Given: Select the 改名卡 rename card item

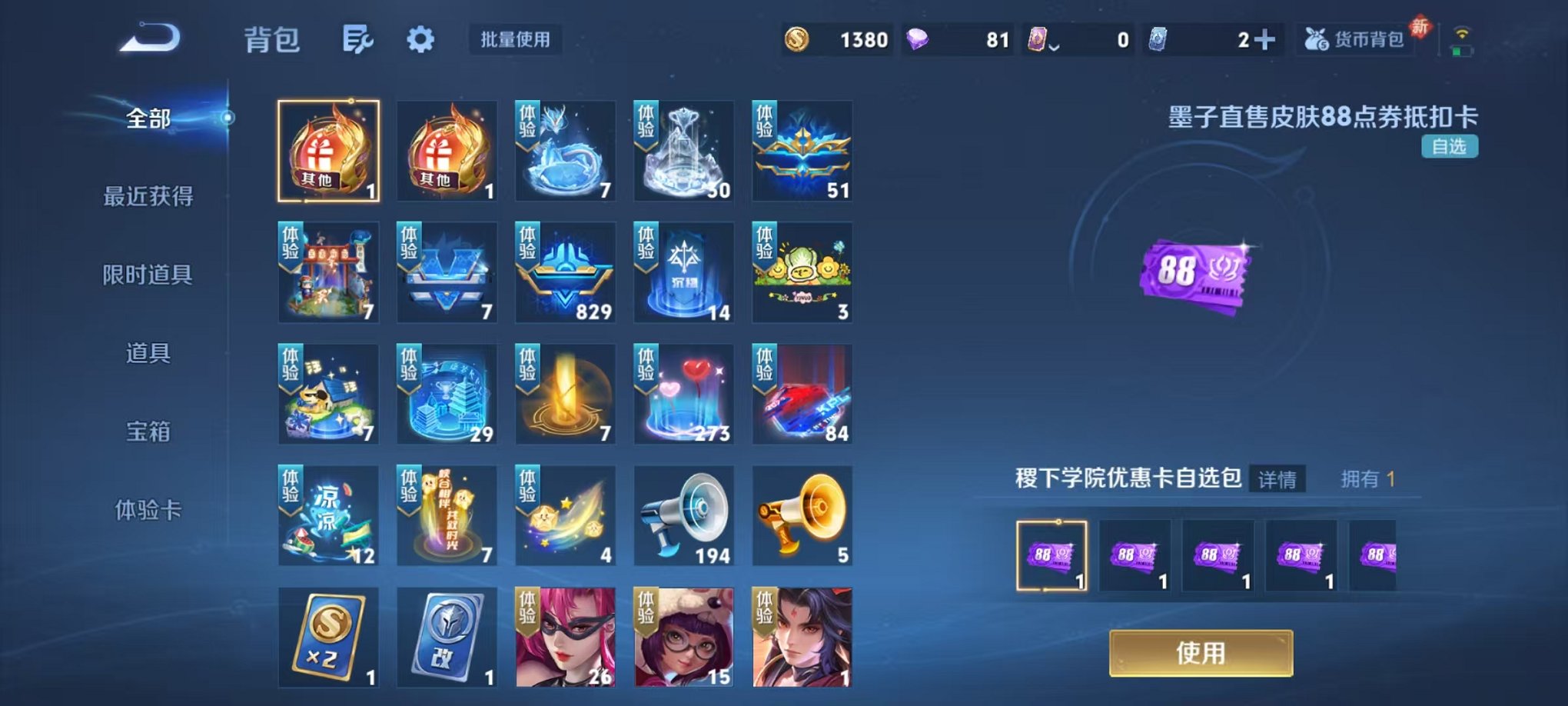Looking at the screenshot, I should click(447, 637).
